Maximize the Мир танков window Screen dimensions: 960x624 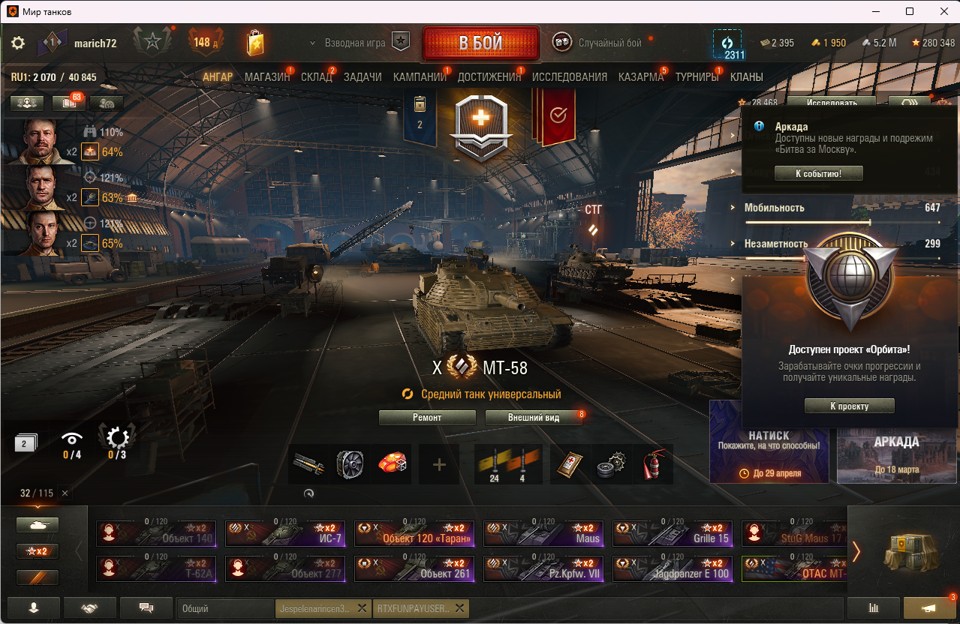coord(909,11)
